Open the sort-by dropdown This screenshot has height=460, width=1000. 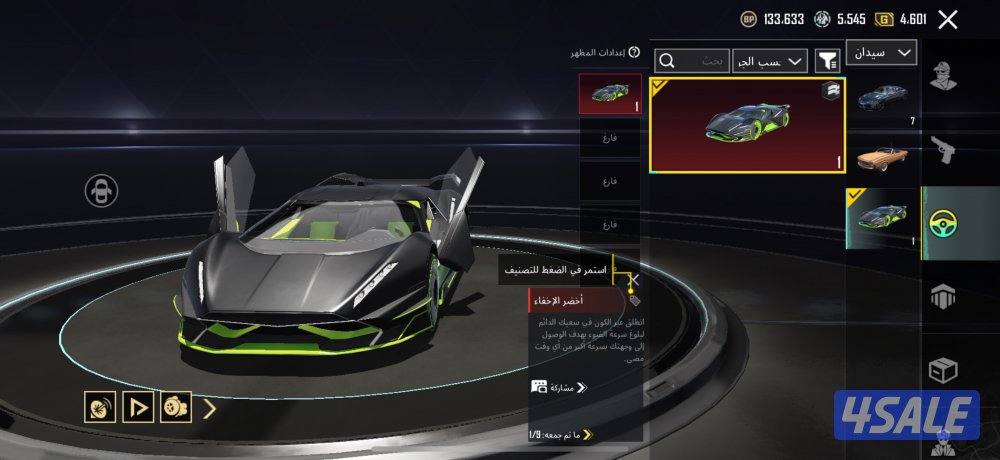[x=770, y=62]
